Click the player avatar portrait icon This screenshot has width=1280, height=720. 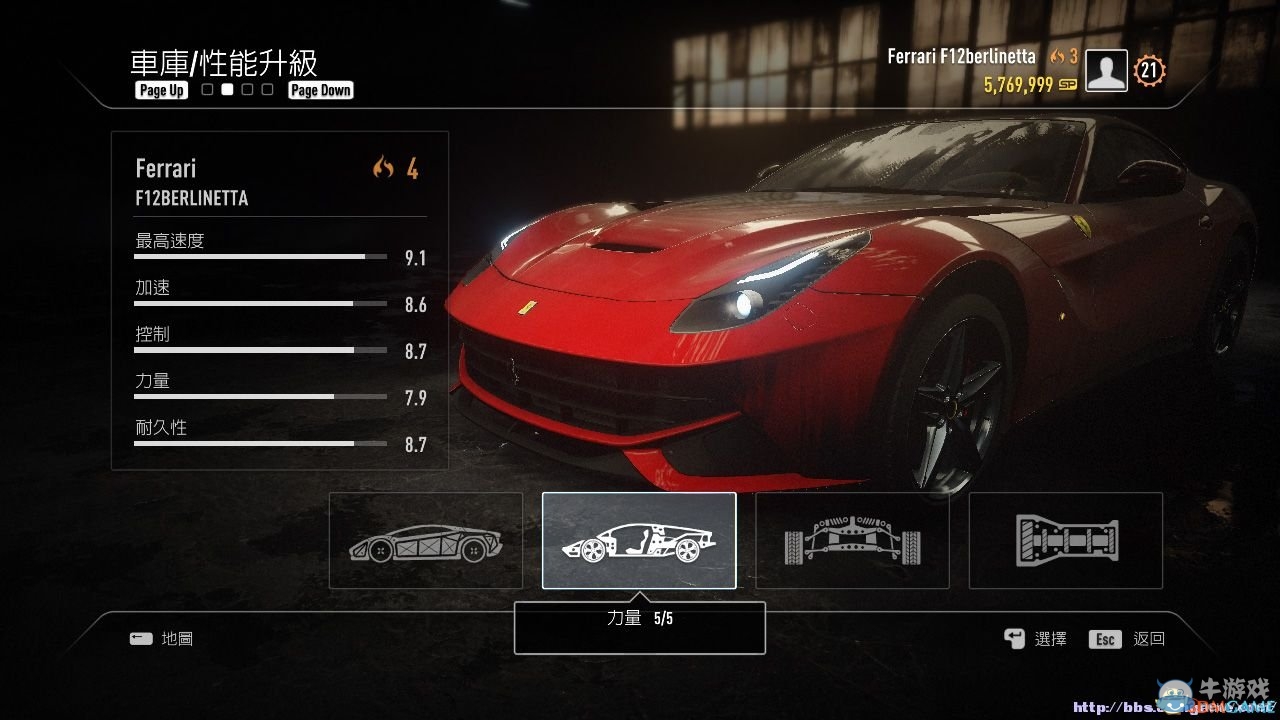pyautogui.click(x=1105, y=70)
